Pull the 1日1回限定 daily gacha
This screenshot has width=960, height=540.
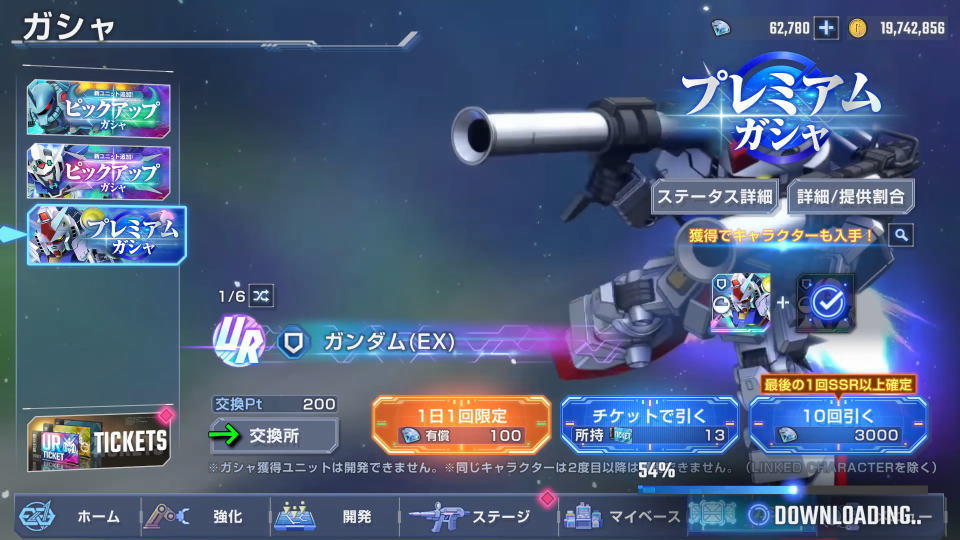(461, 425)
